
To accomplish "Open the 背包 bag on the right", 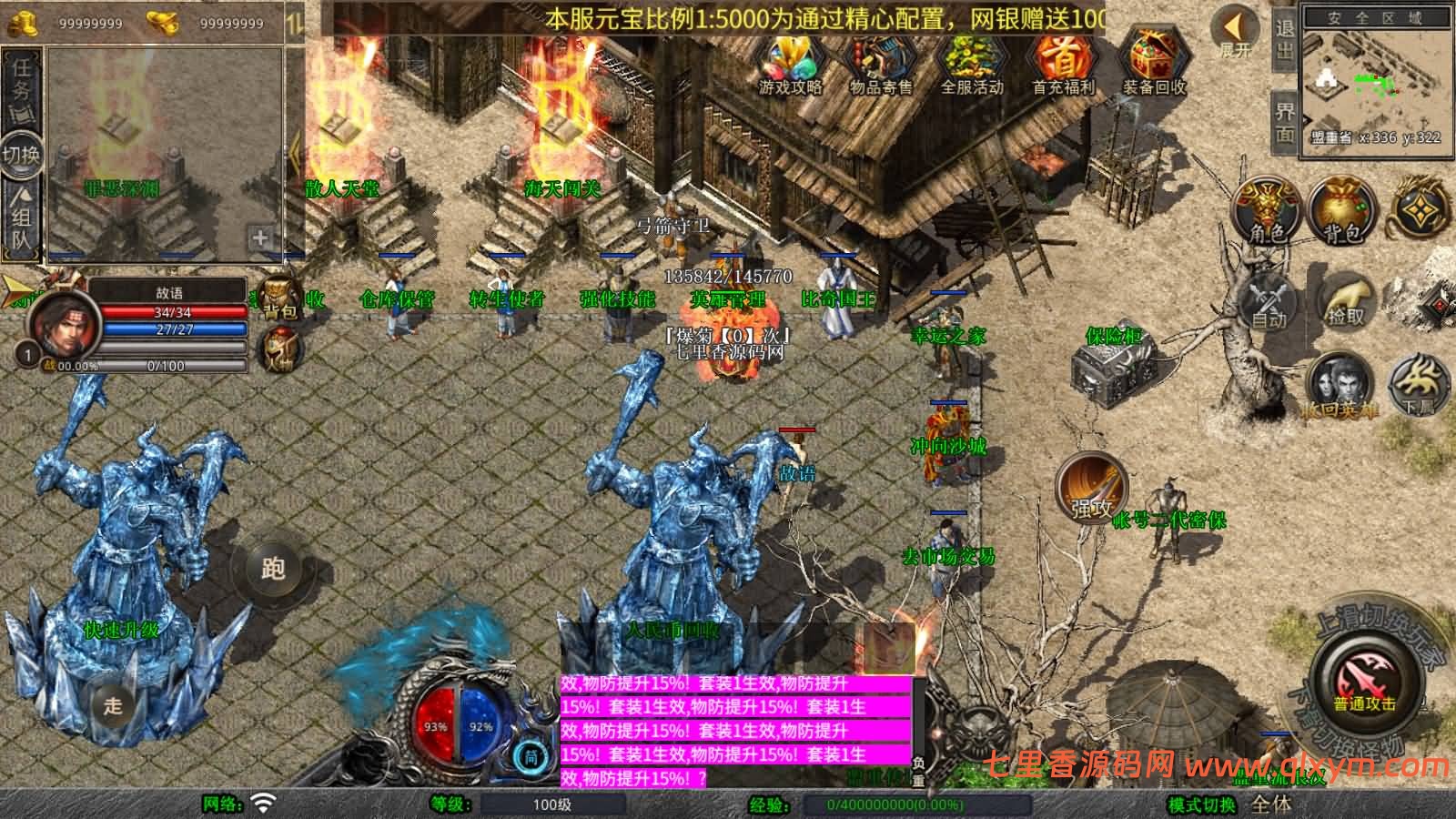I will (1342, 213).
